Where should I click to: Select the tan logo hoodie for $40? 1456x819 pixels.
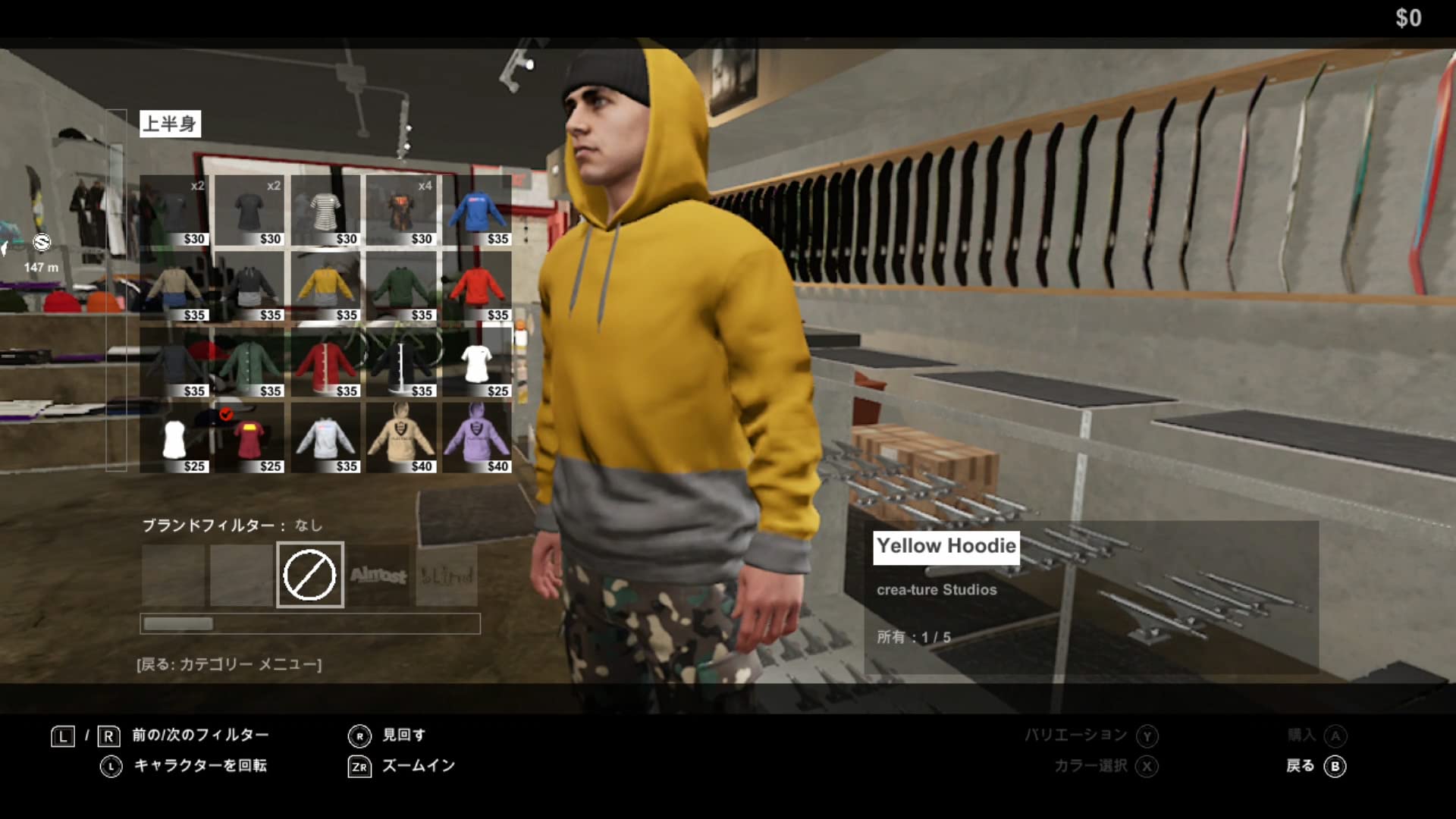click(401, 438)
